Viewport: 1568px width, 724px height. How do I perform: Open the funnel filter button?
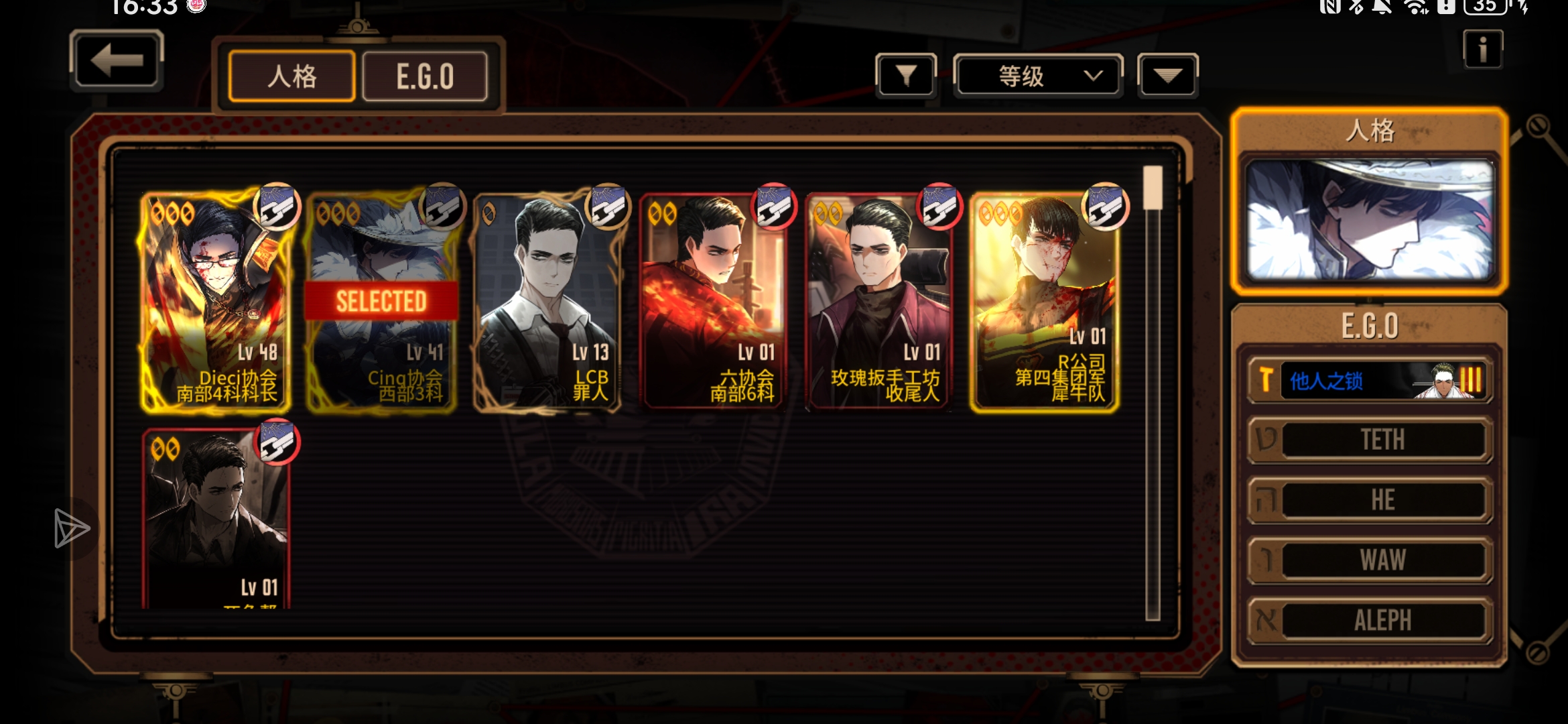(906, 76)
